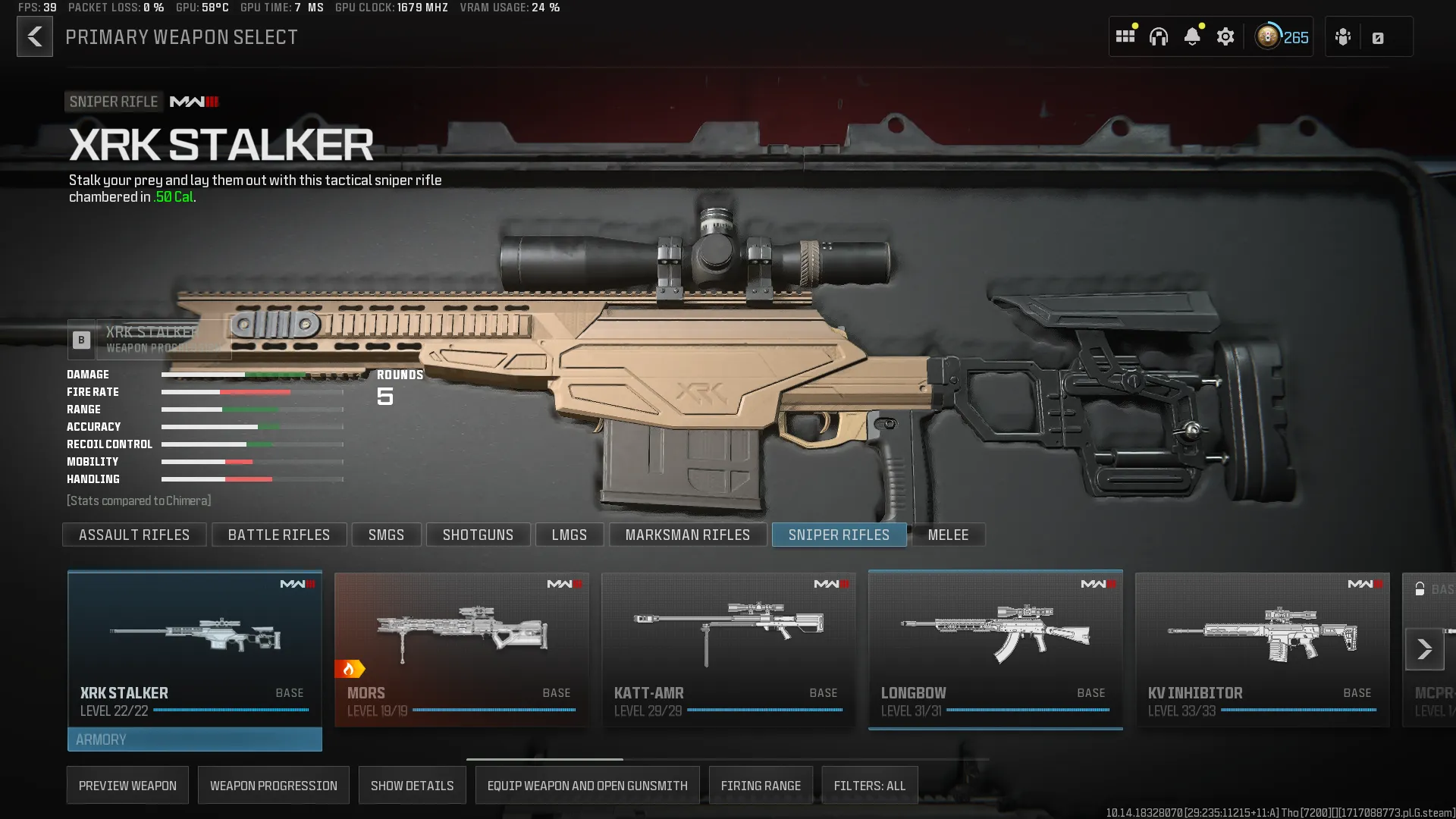Toggle weapon Filters to change from All
The height and width of the screenshot is (819, 1456).
pos(870,785)
